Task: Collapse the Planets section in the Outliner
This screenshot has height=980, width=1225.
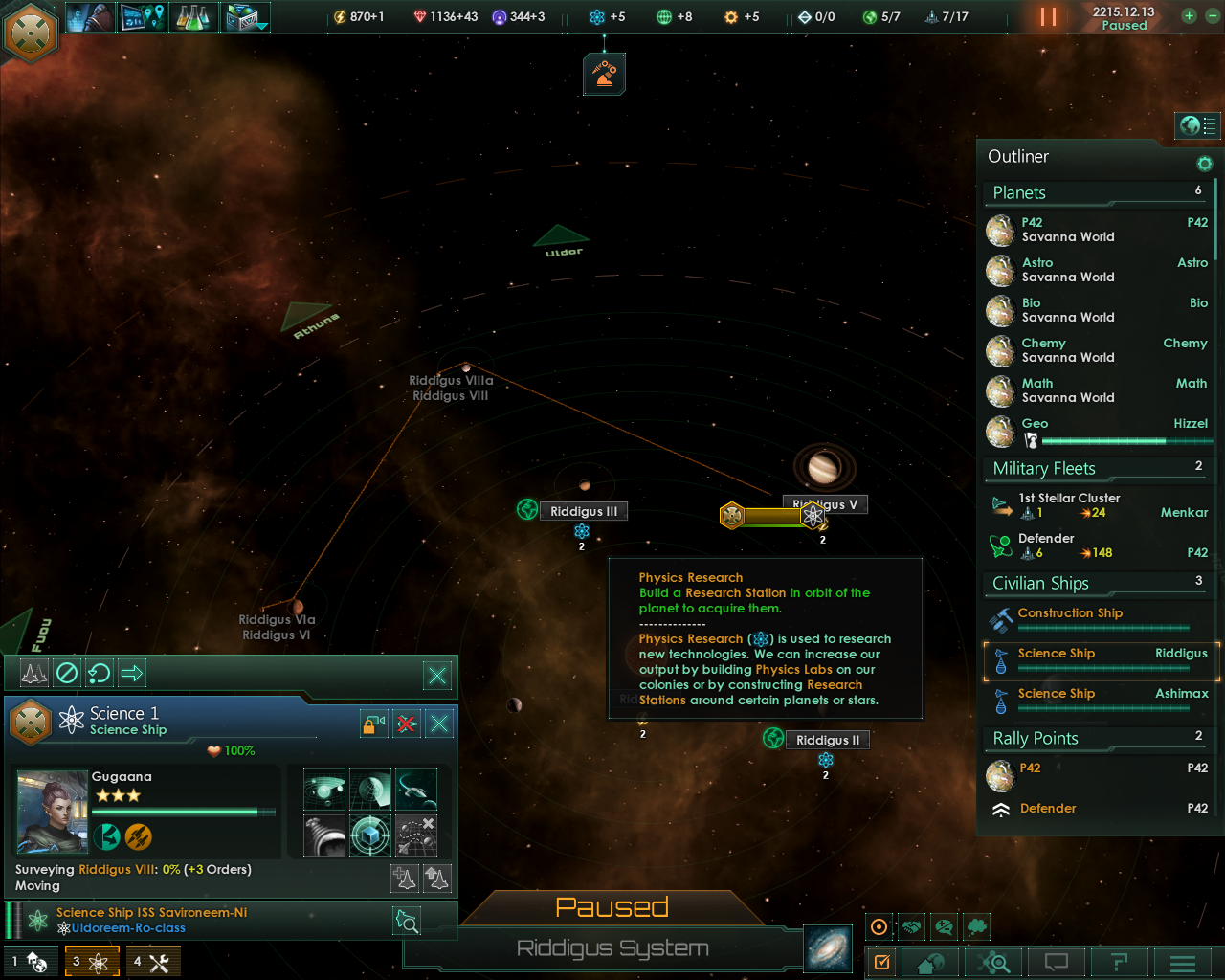Action: tap(1095, 192)
